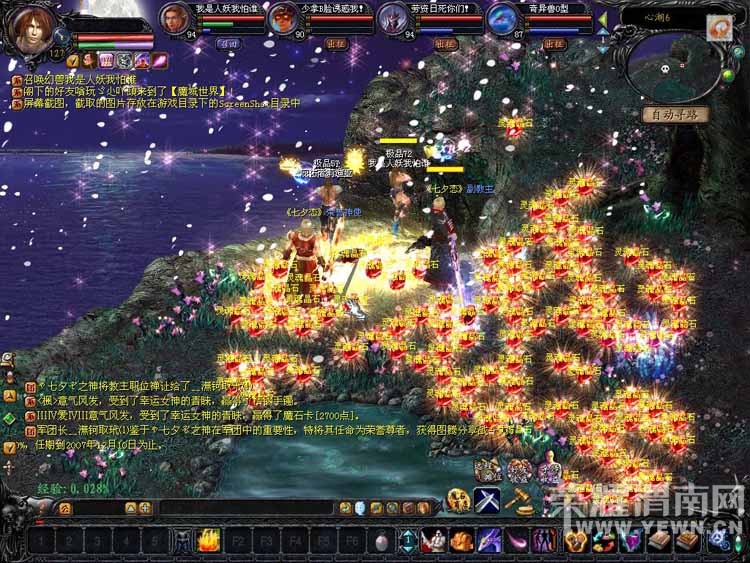The image size is (750, 563).
Task: Click the orange swirl icon beside the minimap
Action: (719, 30)
